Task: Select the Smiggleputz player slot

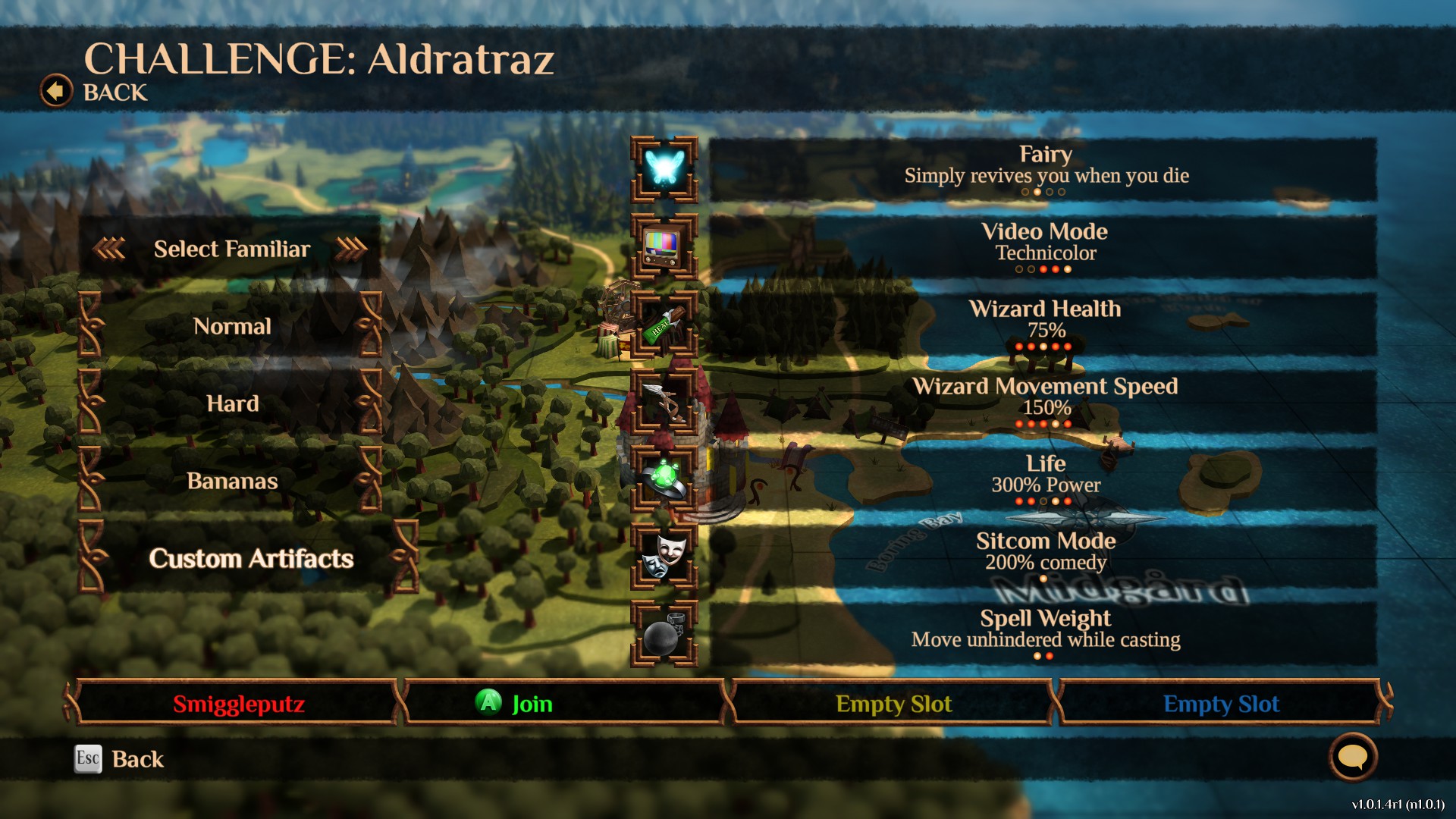Action: pyautogui.click(x=238, y=704)
